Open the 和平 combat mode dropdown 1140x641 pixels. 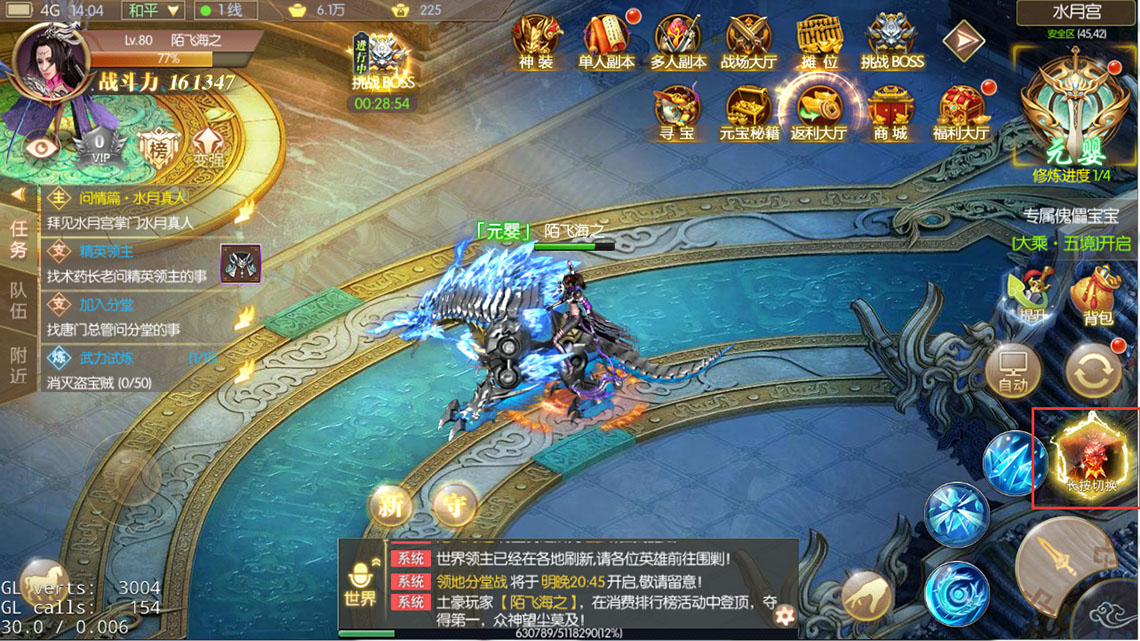[155, 11]
